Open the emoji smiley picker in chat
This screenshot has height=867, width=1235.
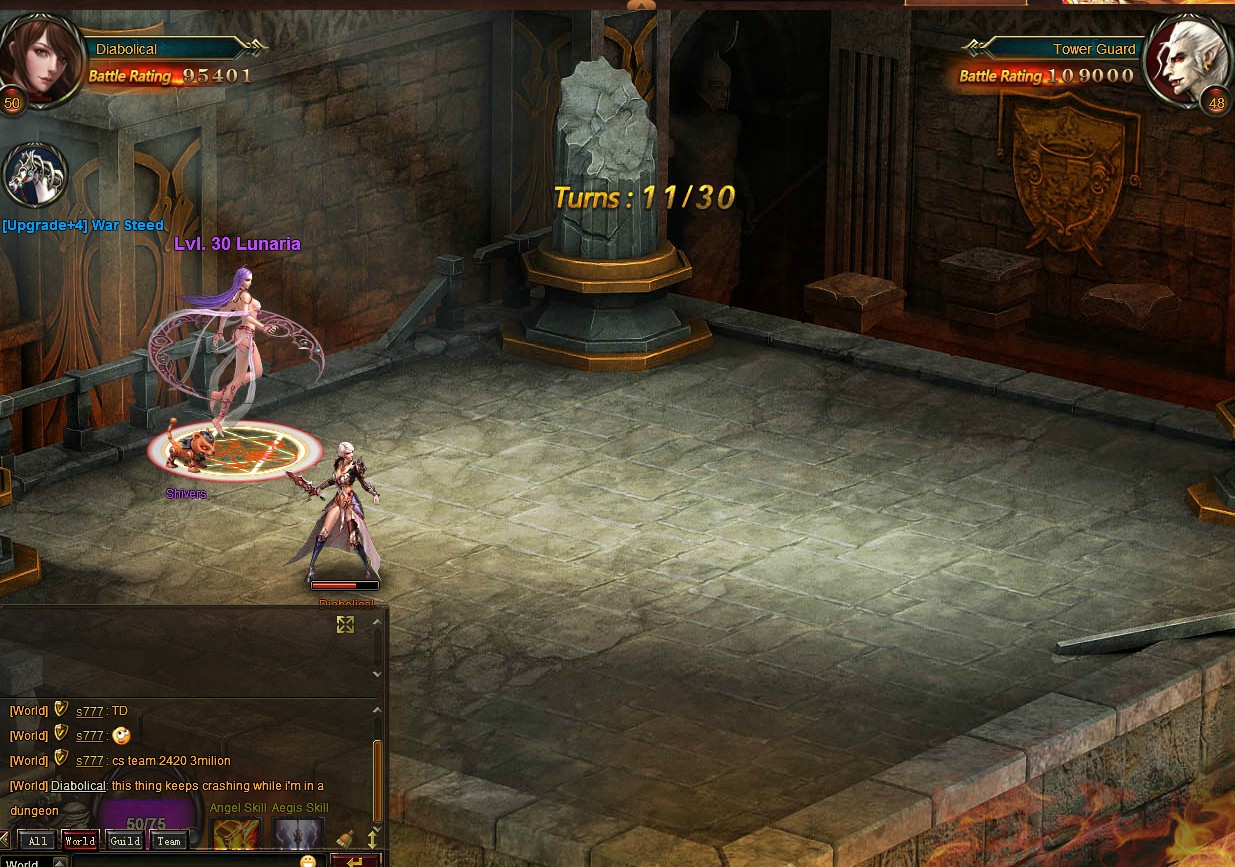tap(308, 861)
